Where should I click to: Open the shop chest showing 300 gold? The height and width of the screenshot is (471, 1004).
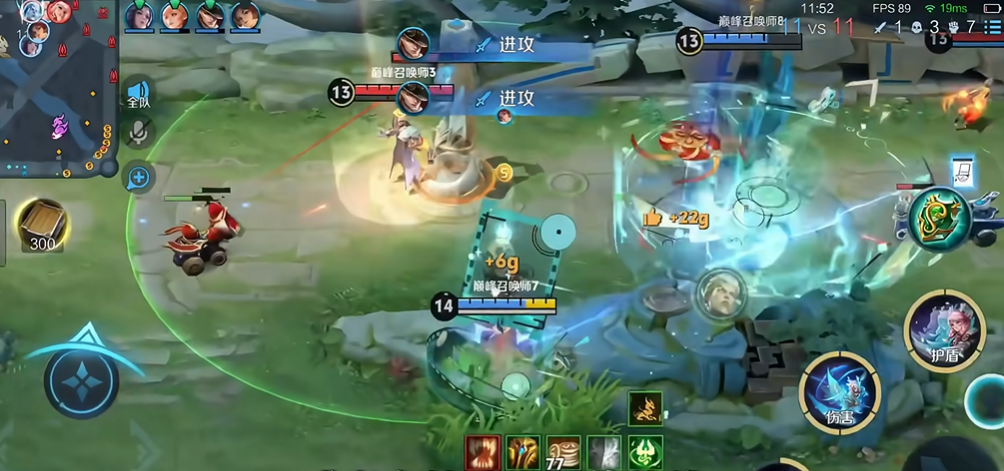(42, 225)
